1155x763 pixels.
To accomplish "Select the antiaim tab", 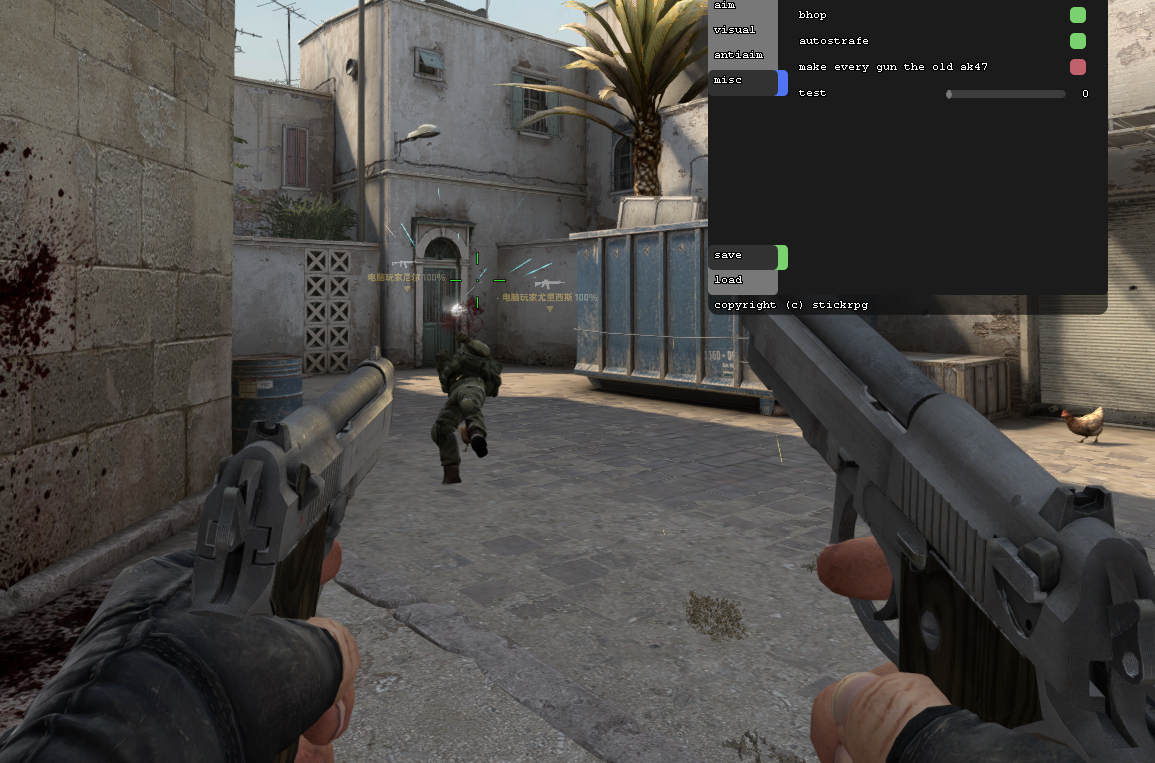I will 742,55.
